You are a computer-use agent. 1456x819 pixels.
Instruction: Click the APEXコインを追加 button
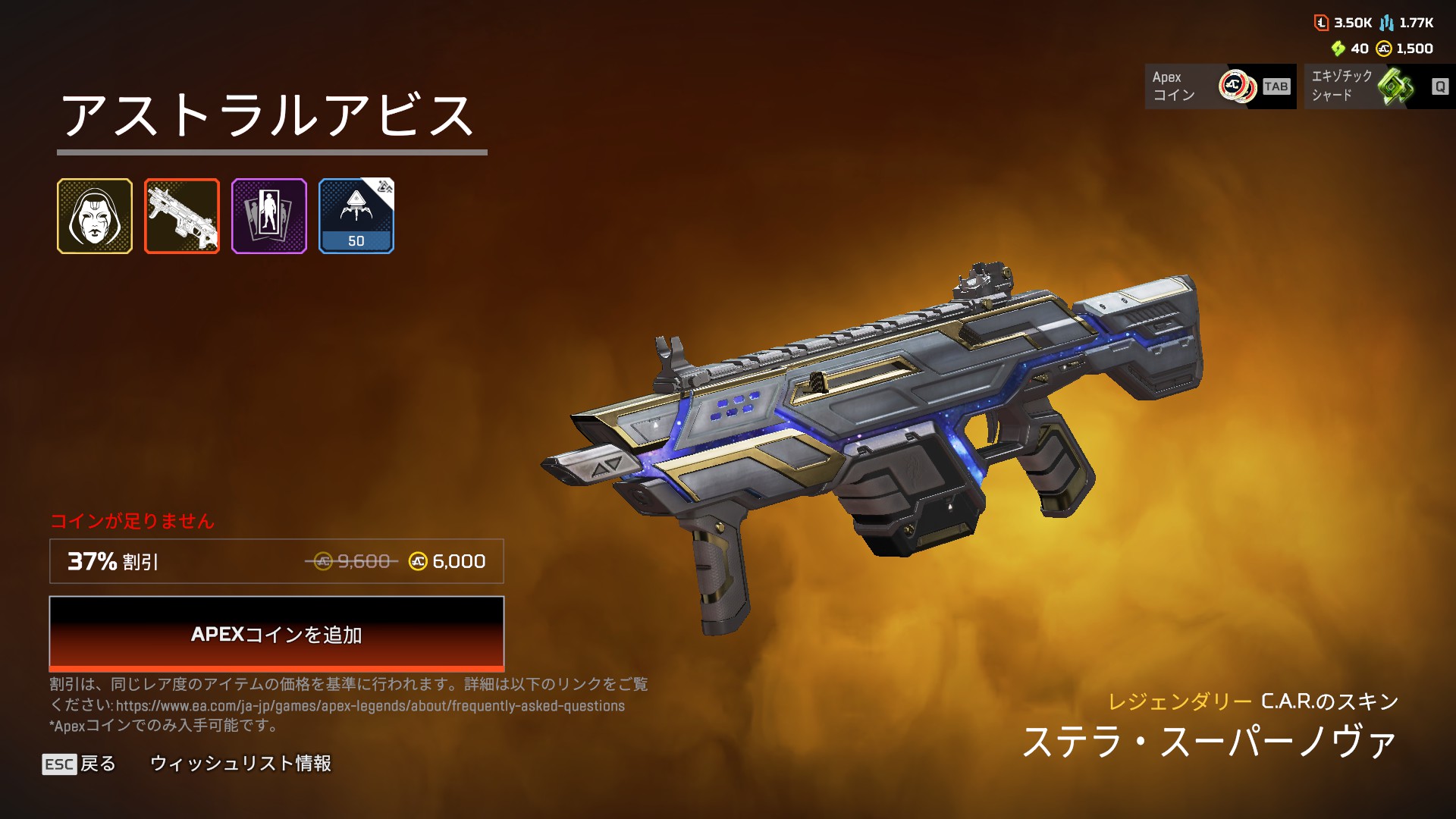tap(276, 633)
